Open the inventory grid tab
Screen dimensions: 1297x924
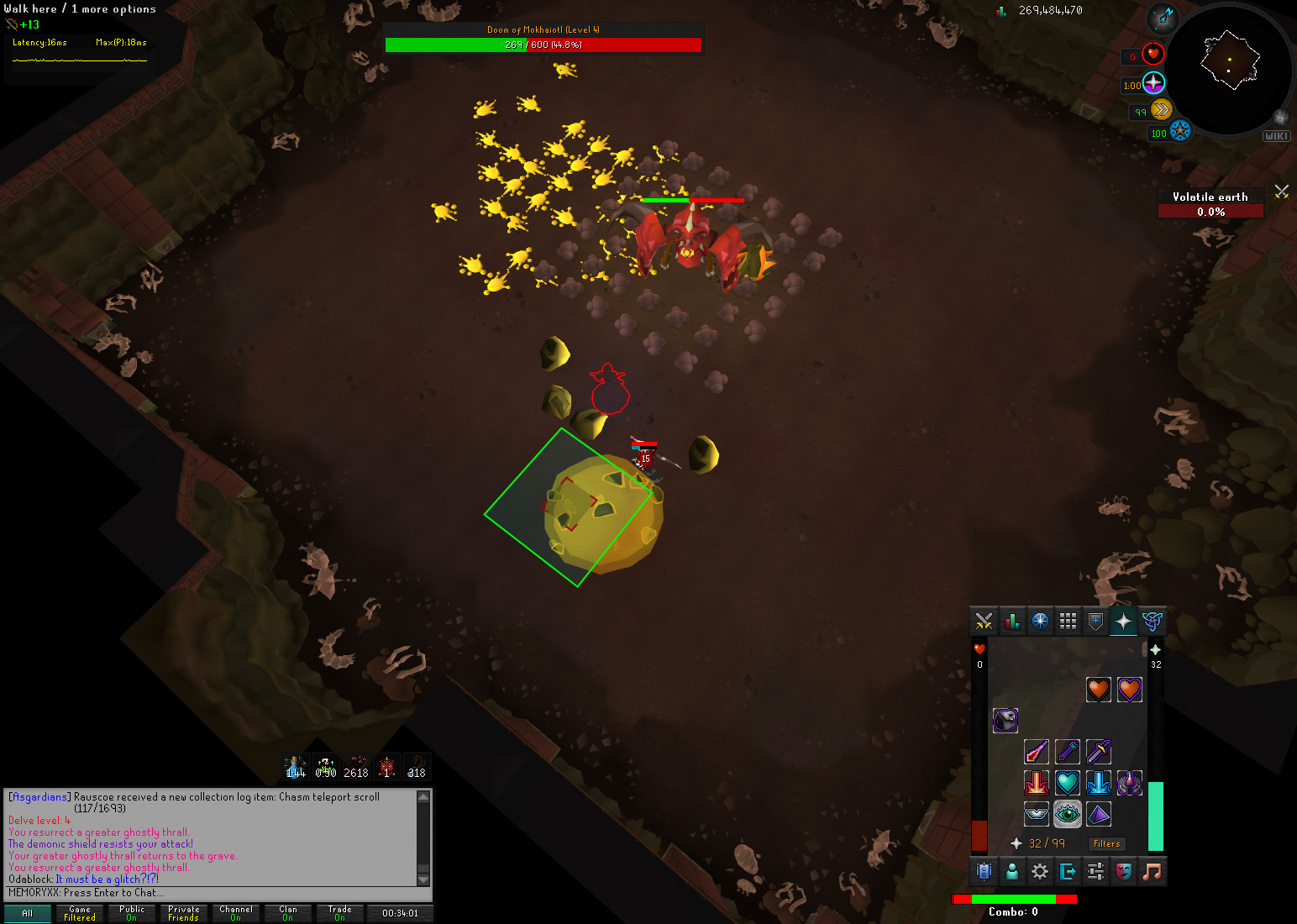[1068, 622]
